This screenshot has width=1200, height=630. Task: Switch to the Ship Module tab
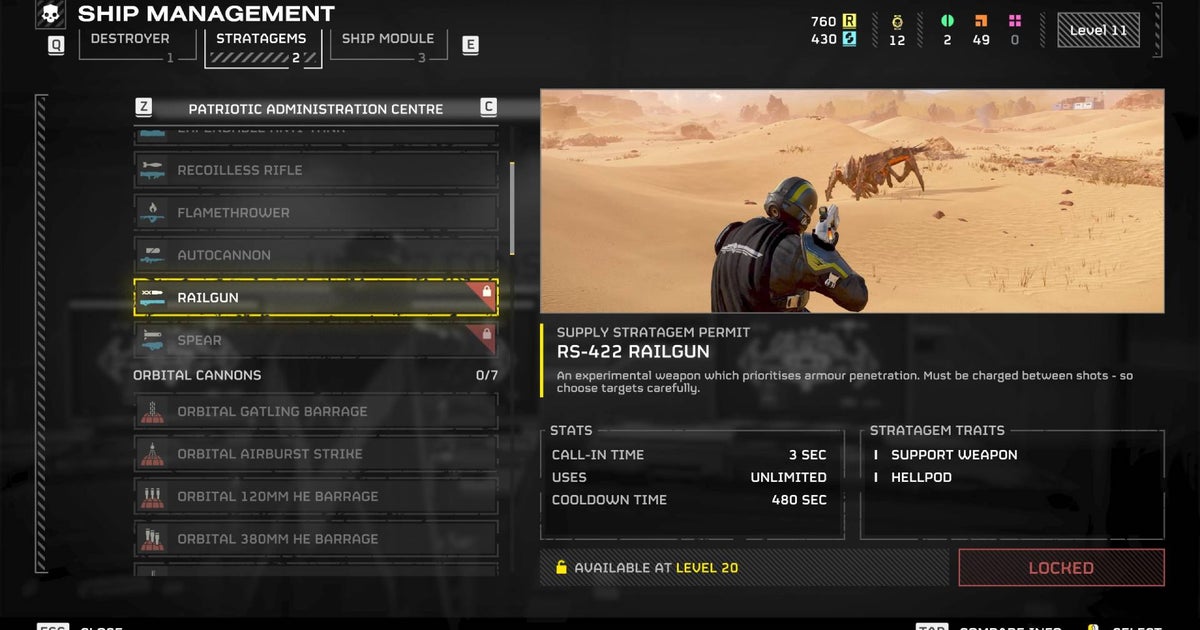point(387,40)
